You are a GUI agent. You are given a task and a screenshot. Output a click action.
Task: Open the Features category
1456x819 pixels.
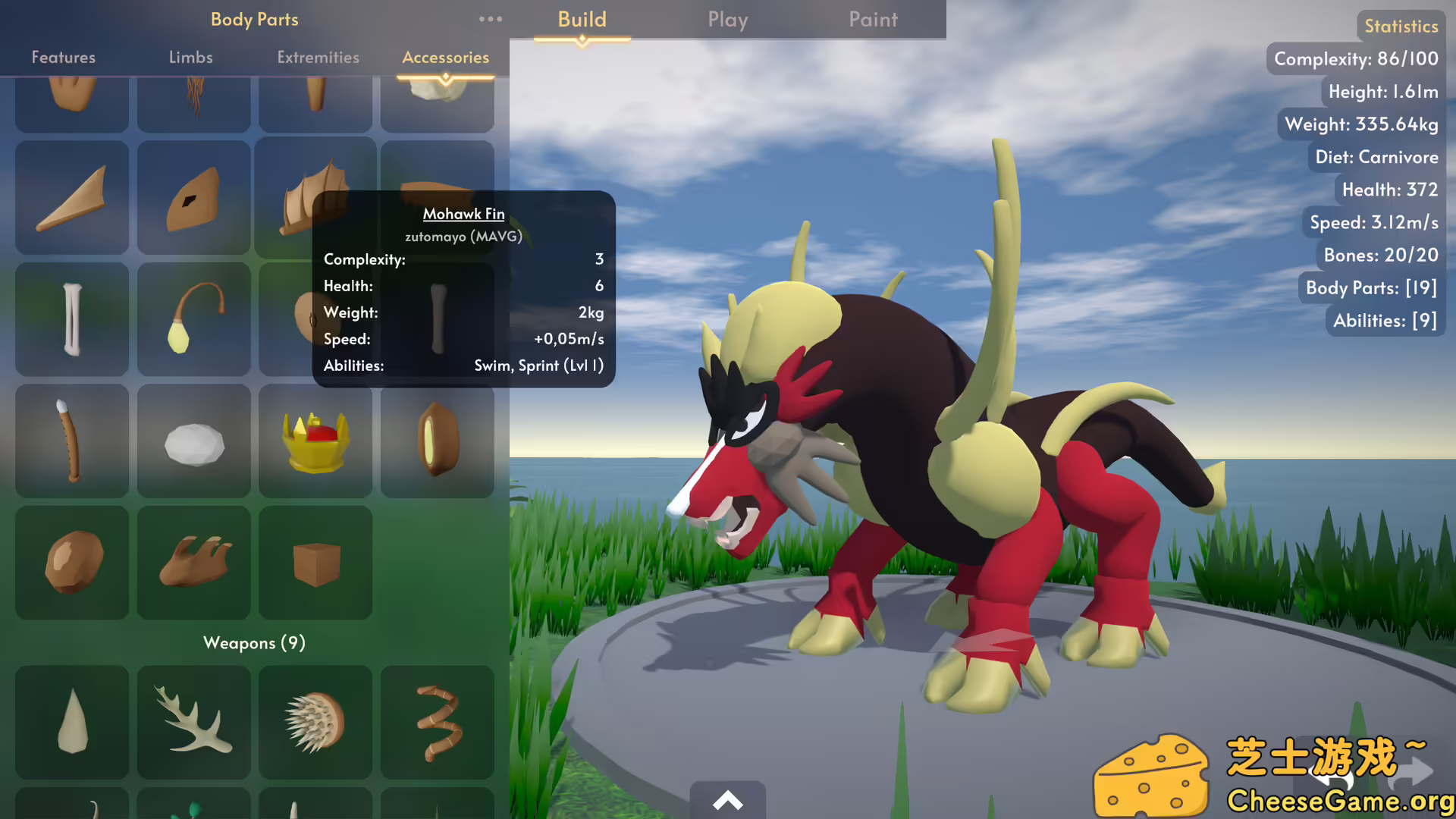pos(64,57)
